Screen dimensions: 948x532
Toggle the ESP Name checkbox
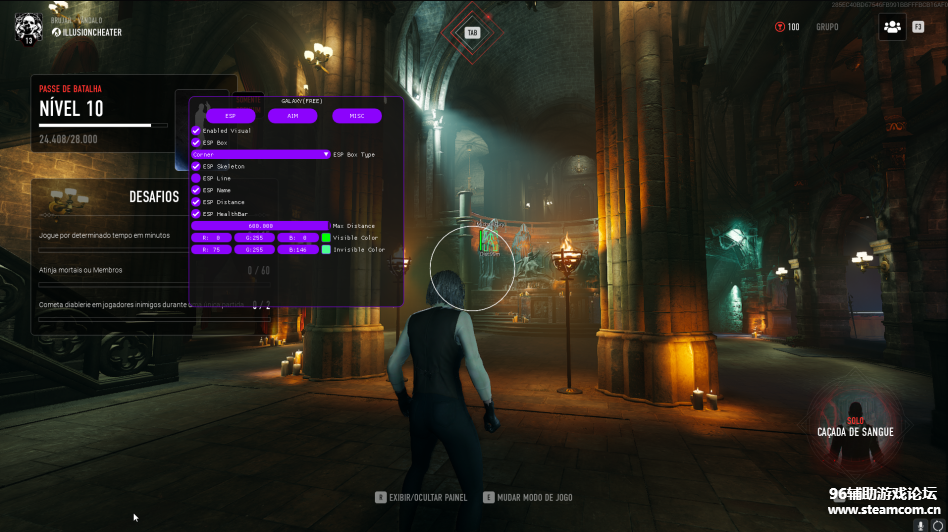pos(196,190)
